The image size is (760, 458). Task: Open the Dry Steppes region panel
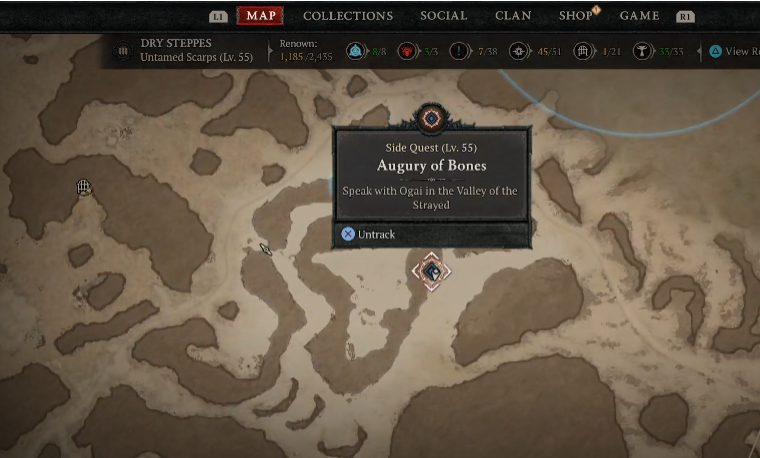click(x=185, y=51)
